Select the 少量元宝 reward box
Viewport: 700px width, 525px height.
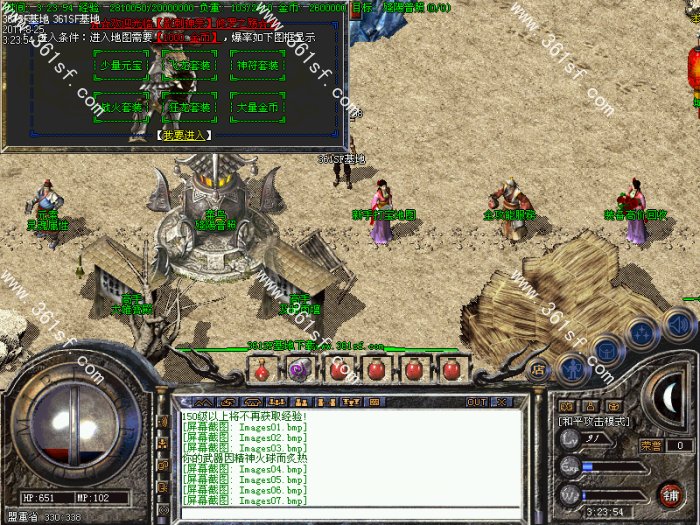click(122, 66)
